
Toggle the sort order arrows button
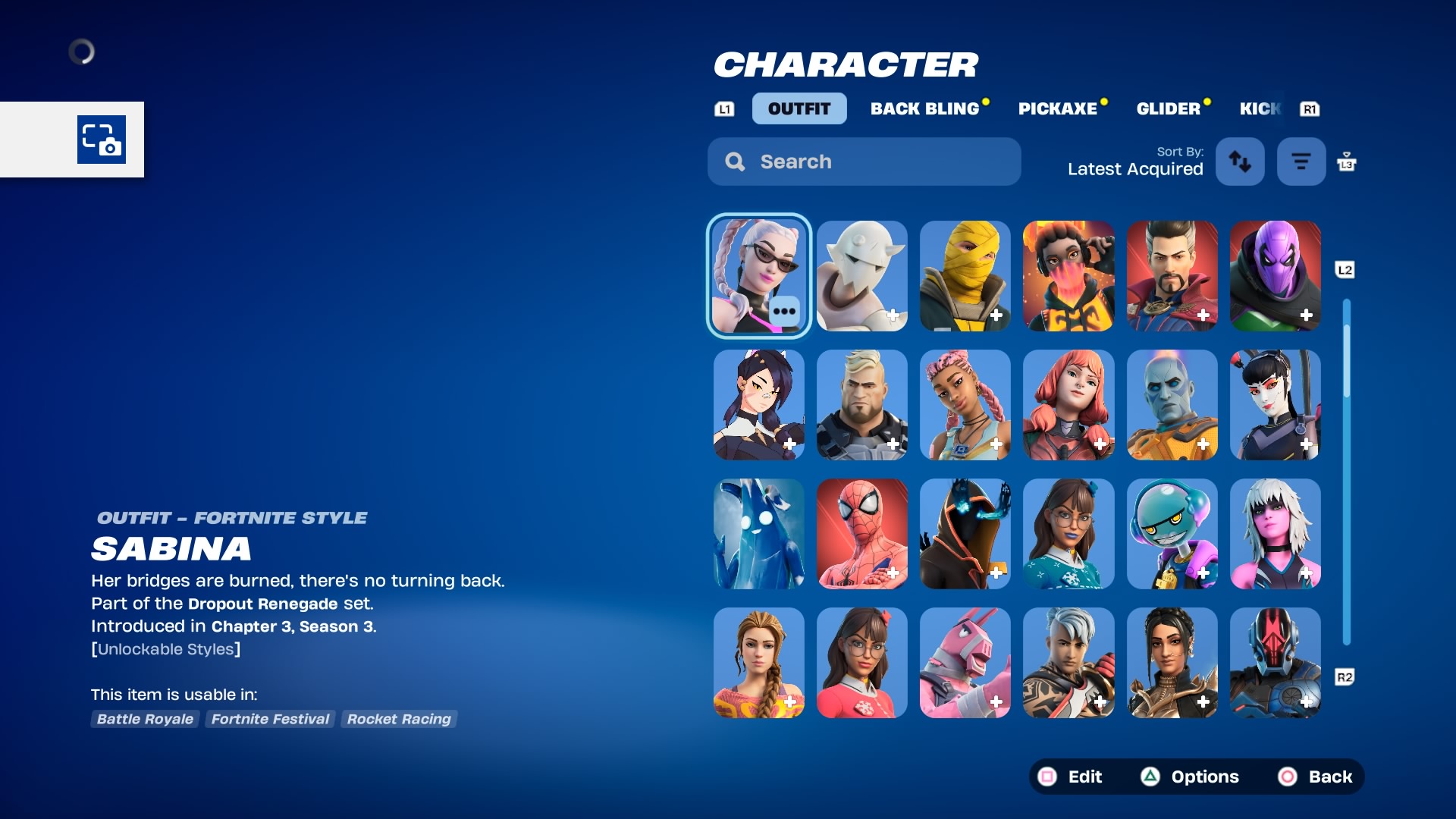tap(1240, 162)
